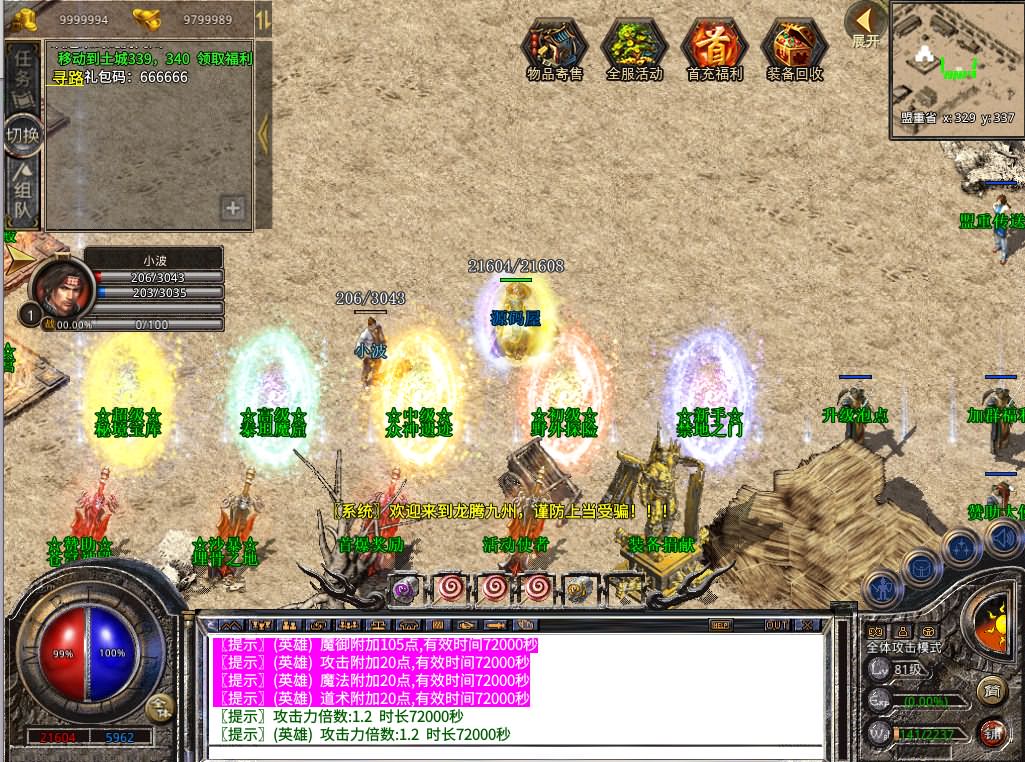Viewport: 1025px width, 762px height.
Task: Close the chat panel with X
Action: [x=806, y=625]
